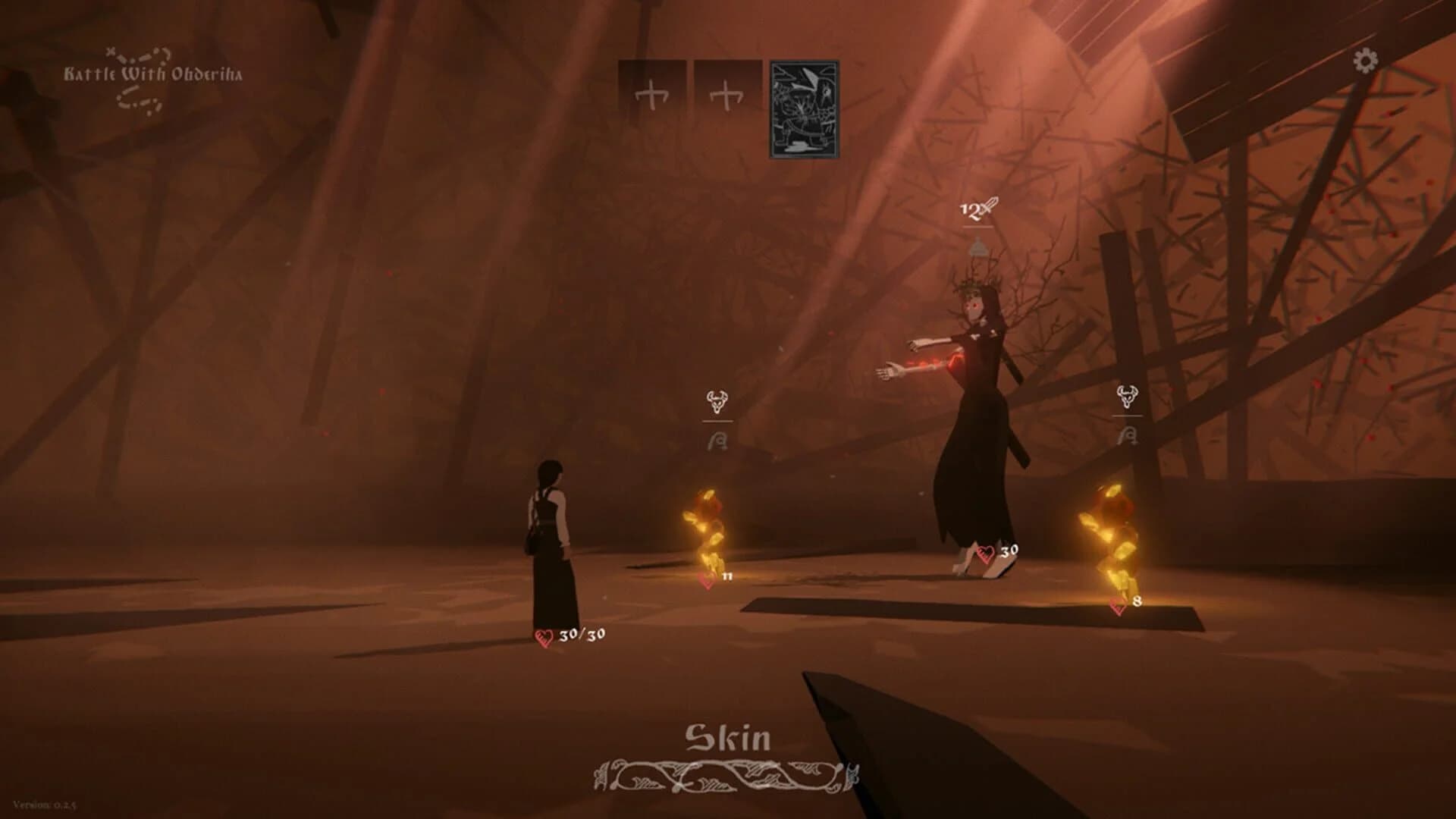Image resolution: width=1456 pixels, height=819 pixels.
Task: Click the heart showing 8 under the right flame
Action: pos(1116,603)
